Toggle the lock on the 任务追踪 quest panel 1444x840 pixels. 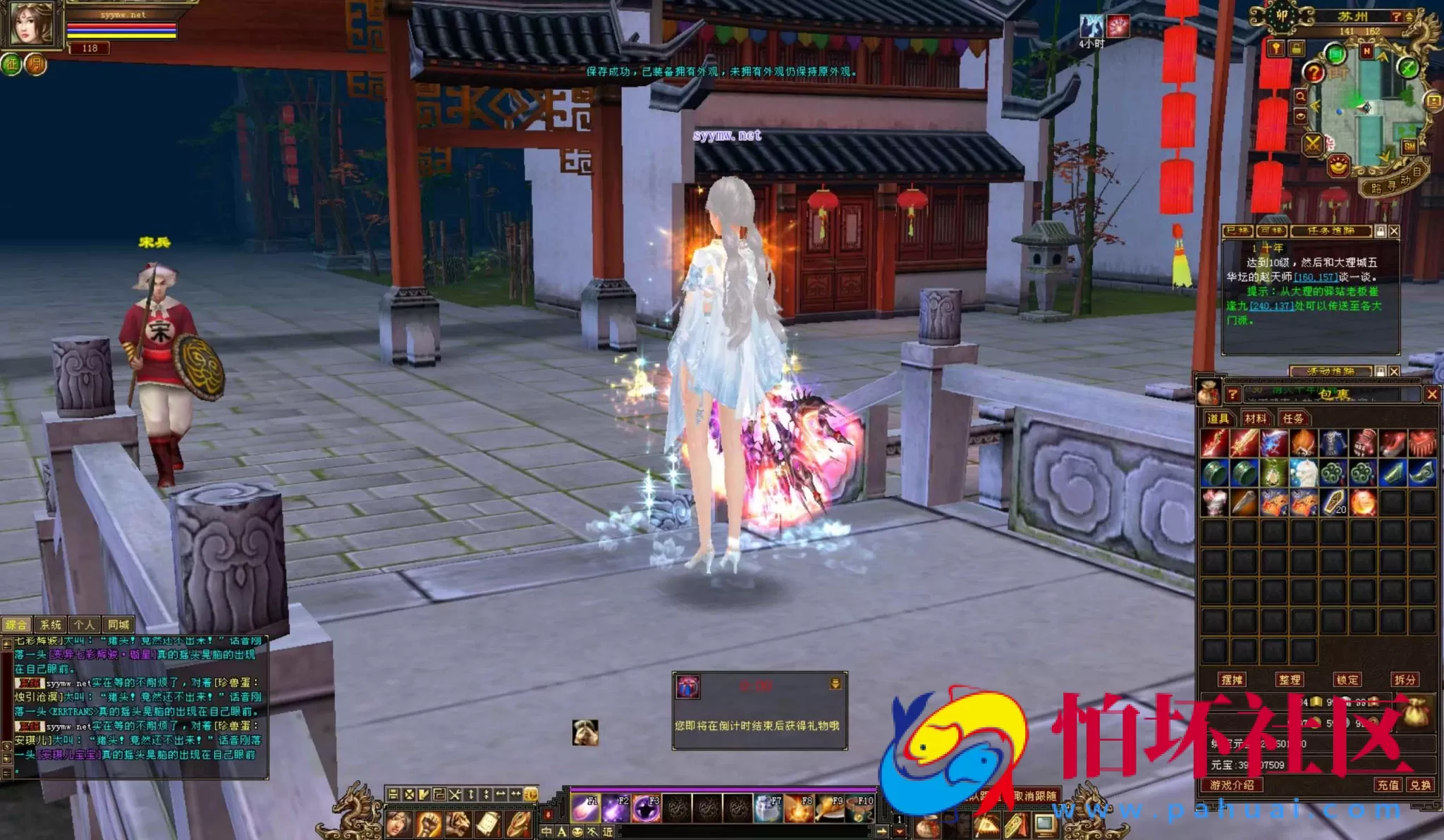pyautogui.click(x=1381, y=231)
